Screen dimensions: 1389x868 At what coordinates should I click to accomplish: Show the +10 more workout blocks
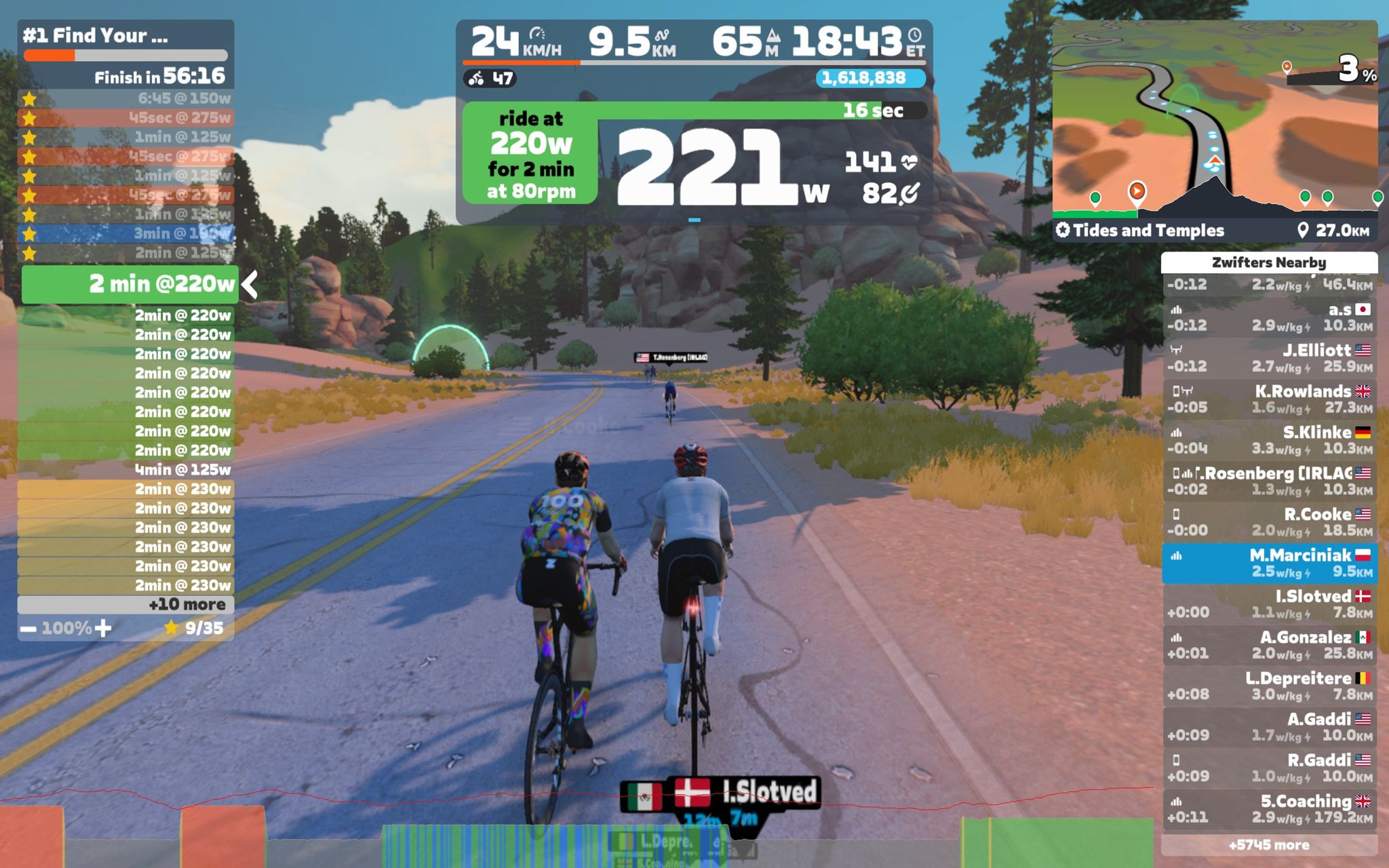click(x=125, y=604)
